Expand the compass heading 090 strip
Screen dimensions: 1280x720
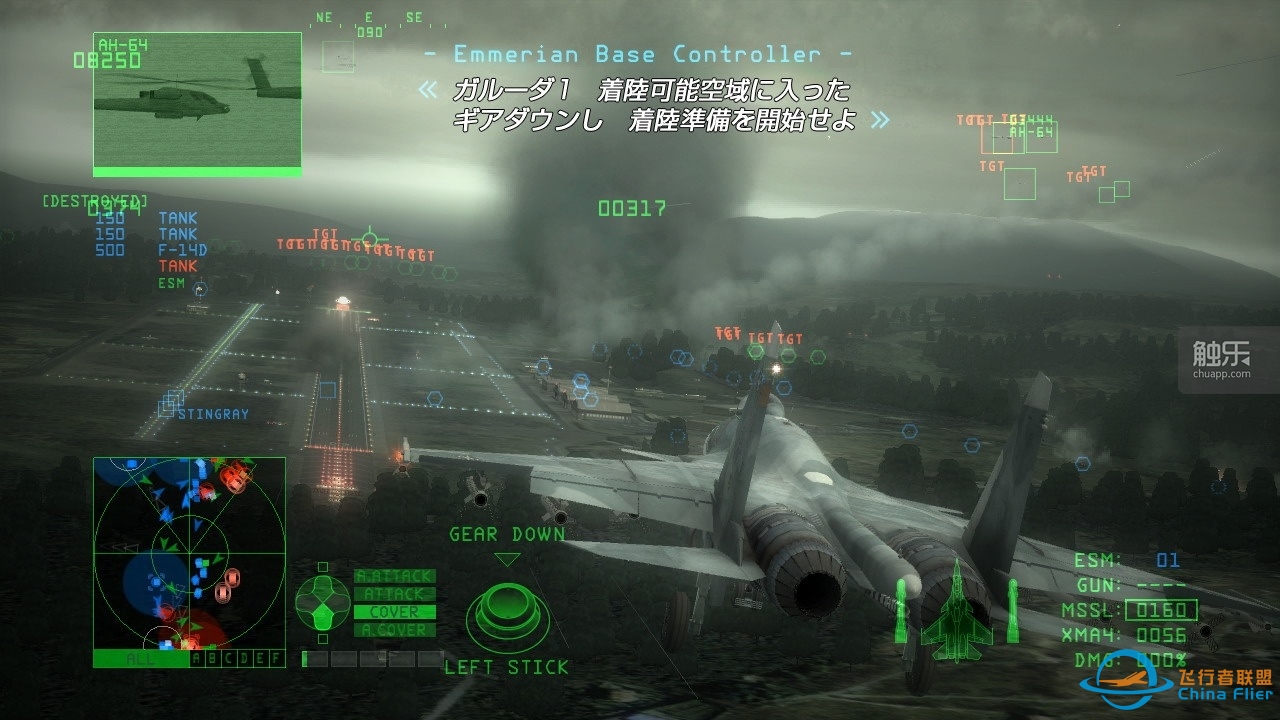coord(370,27)
